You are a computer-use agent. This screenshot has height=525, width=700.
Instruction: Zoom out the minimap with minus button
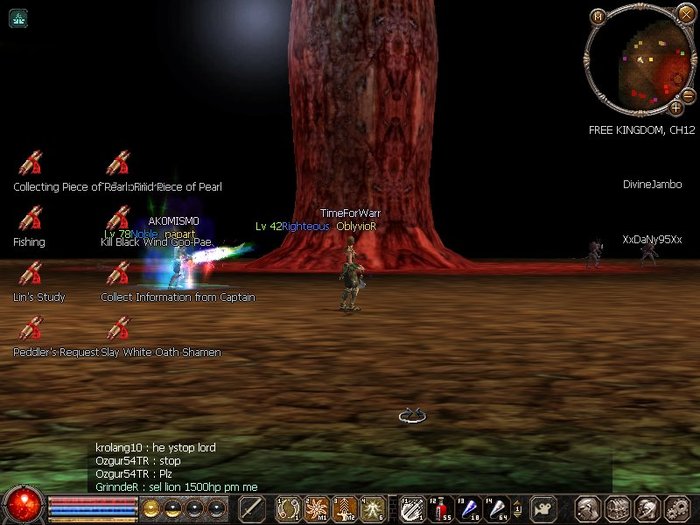688,94
